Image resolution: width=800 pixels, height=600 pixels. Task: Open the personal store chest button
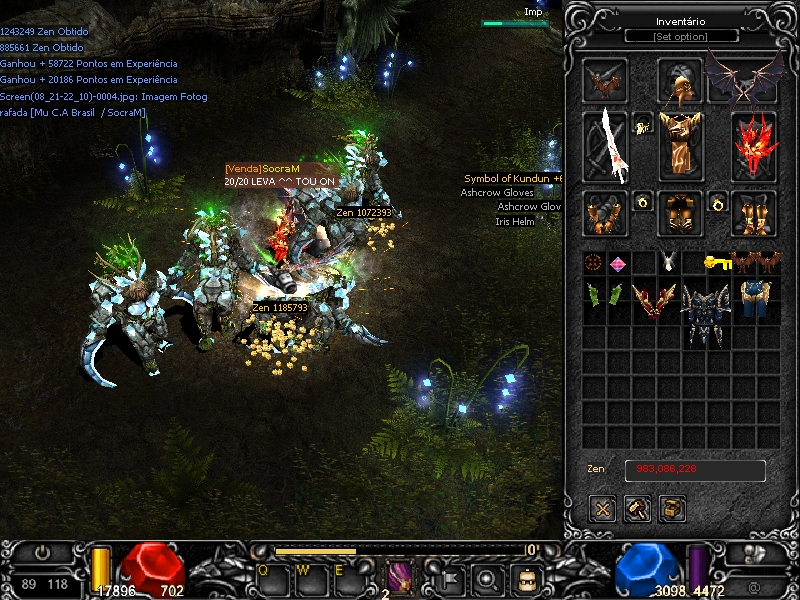coord(672,508)
